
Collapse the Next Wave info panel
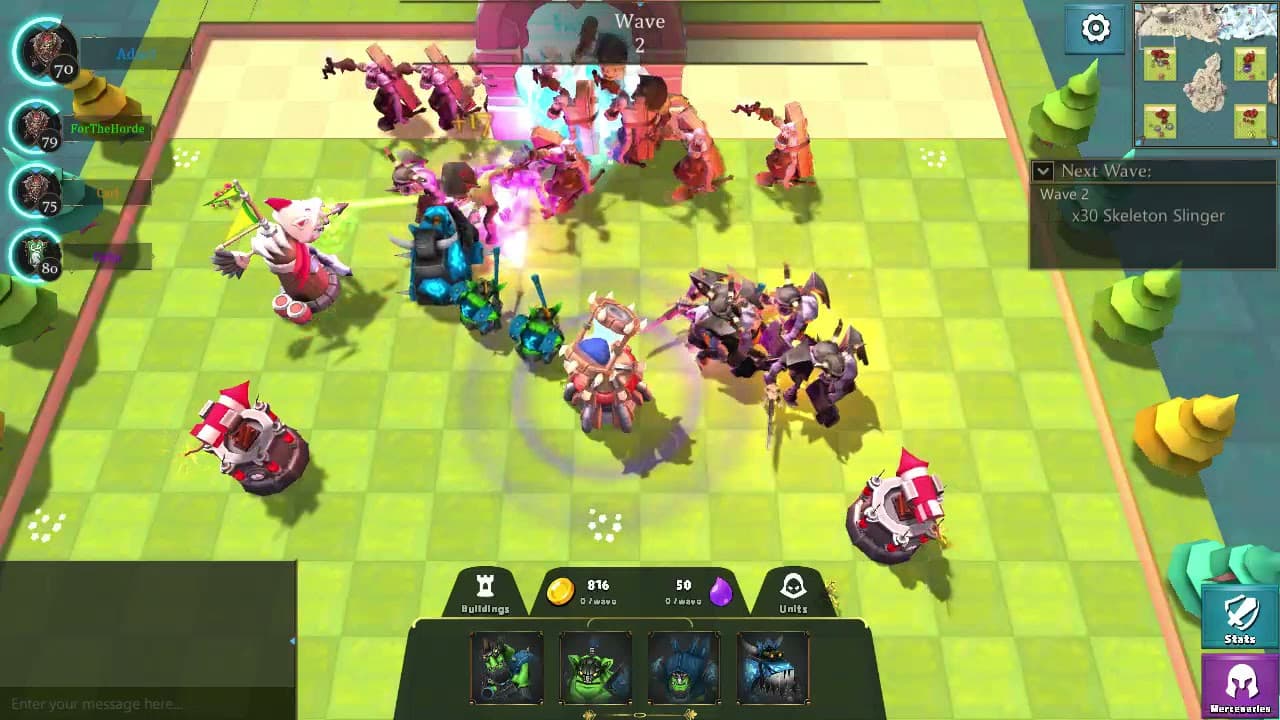click(x=1041, y=171)
